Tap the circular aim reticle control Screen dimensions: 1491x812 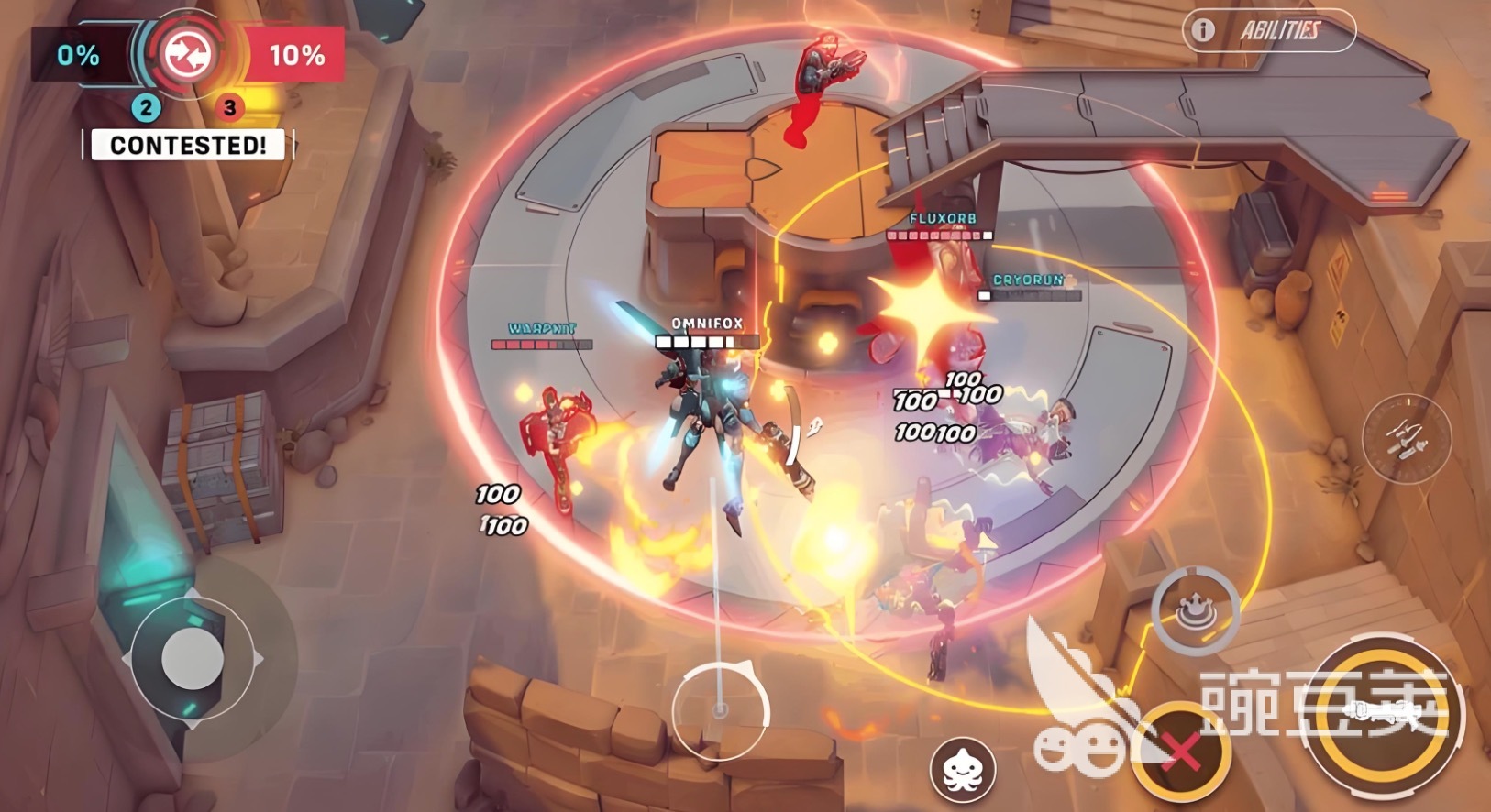point(720,710)
